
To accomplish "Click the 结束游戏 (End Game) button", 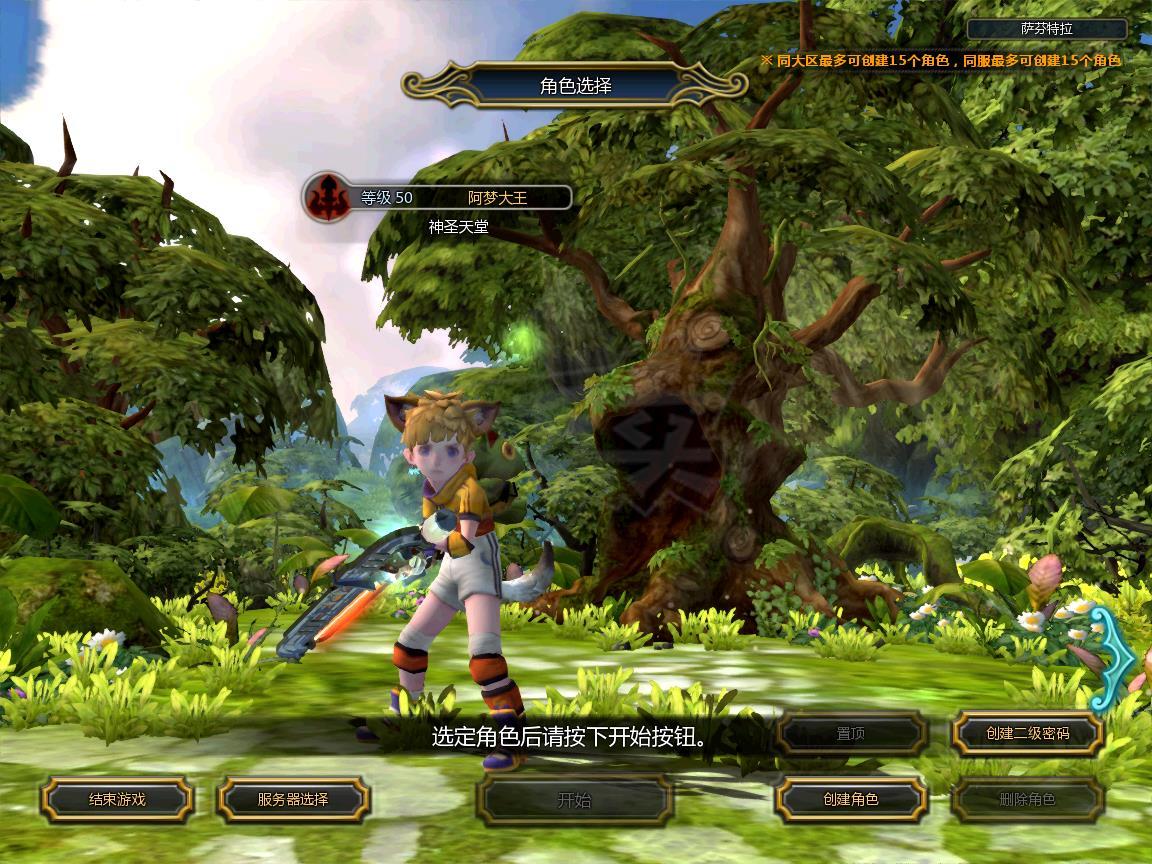I will (117, 799).
